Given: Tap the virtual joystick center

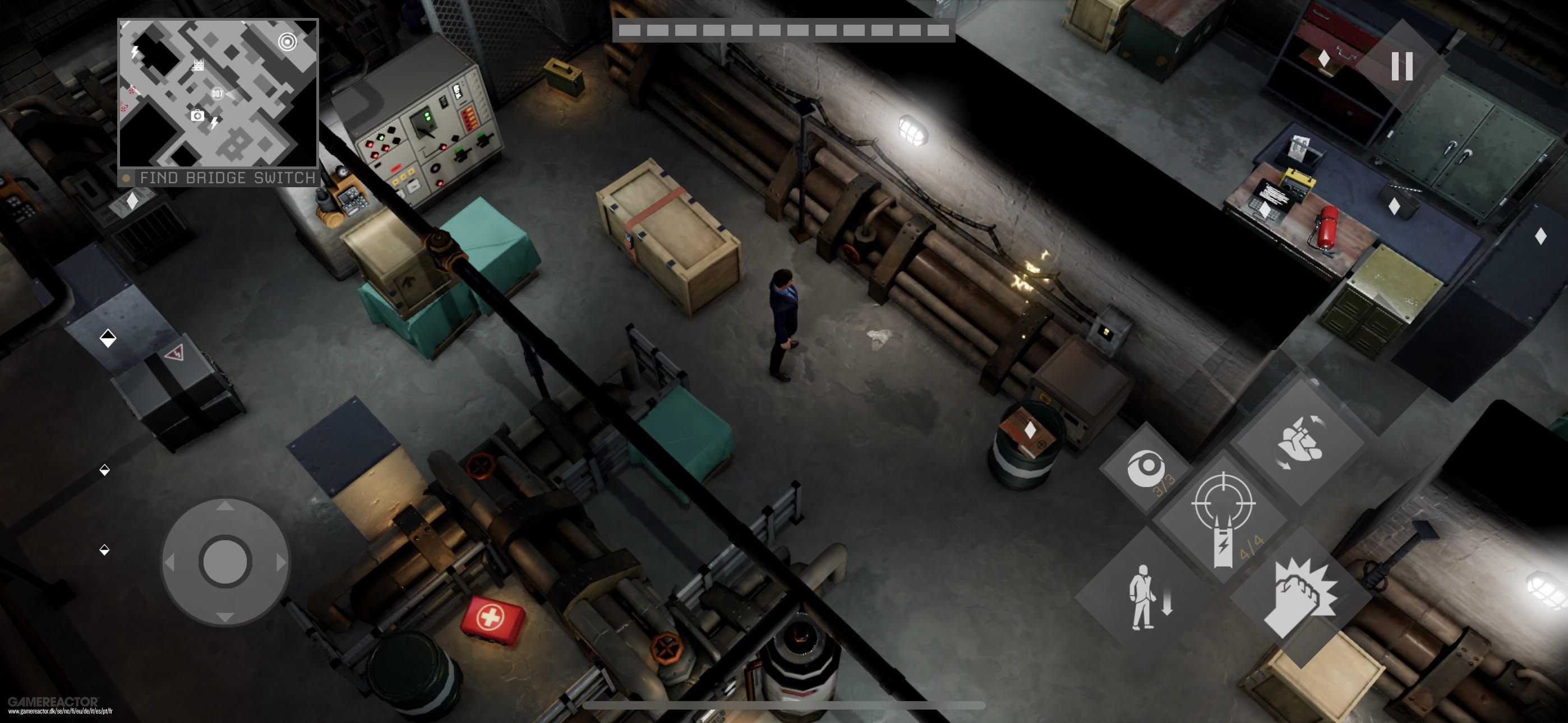Looking at the screenshot, I should [x=225, y=561].
